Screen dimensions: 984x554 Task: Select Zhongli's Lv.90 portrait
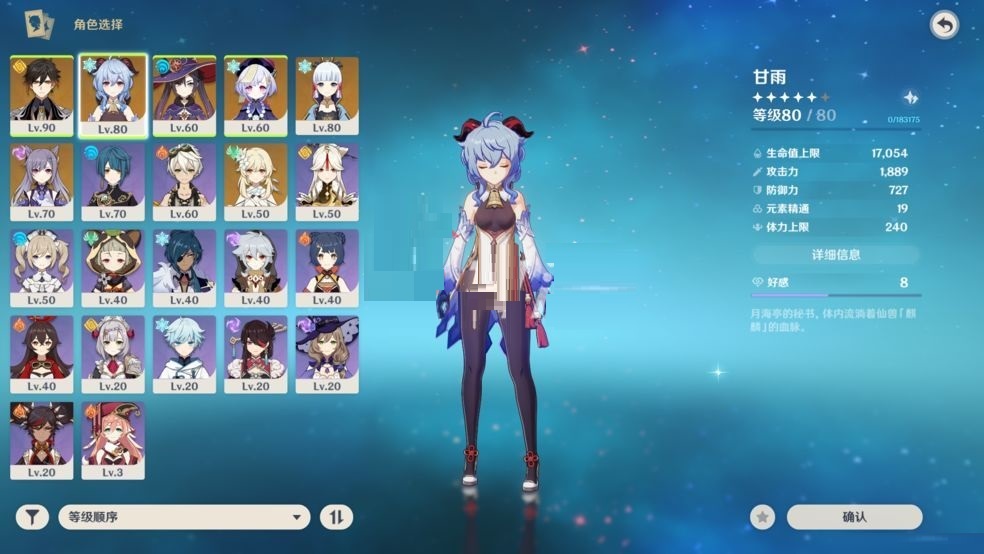(42, 96)
